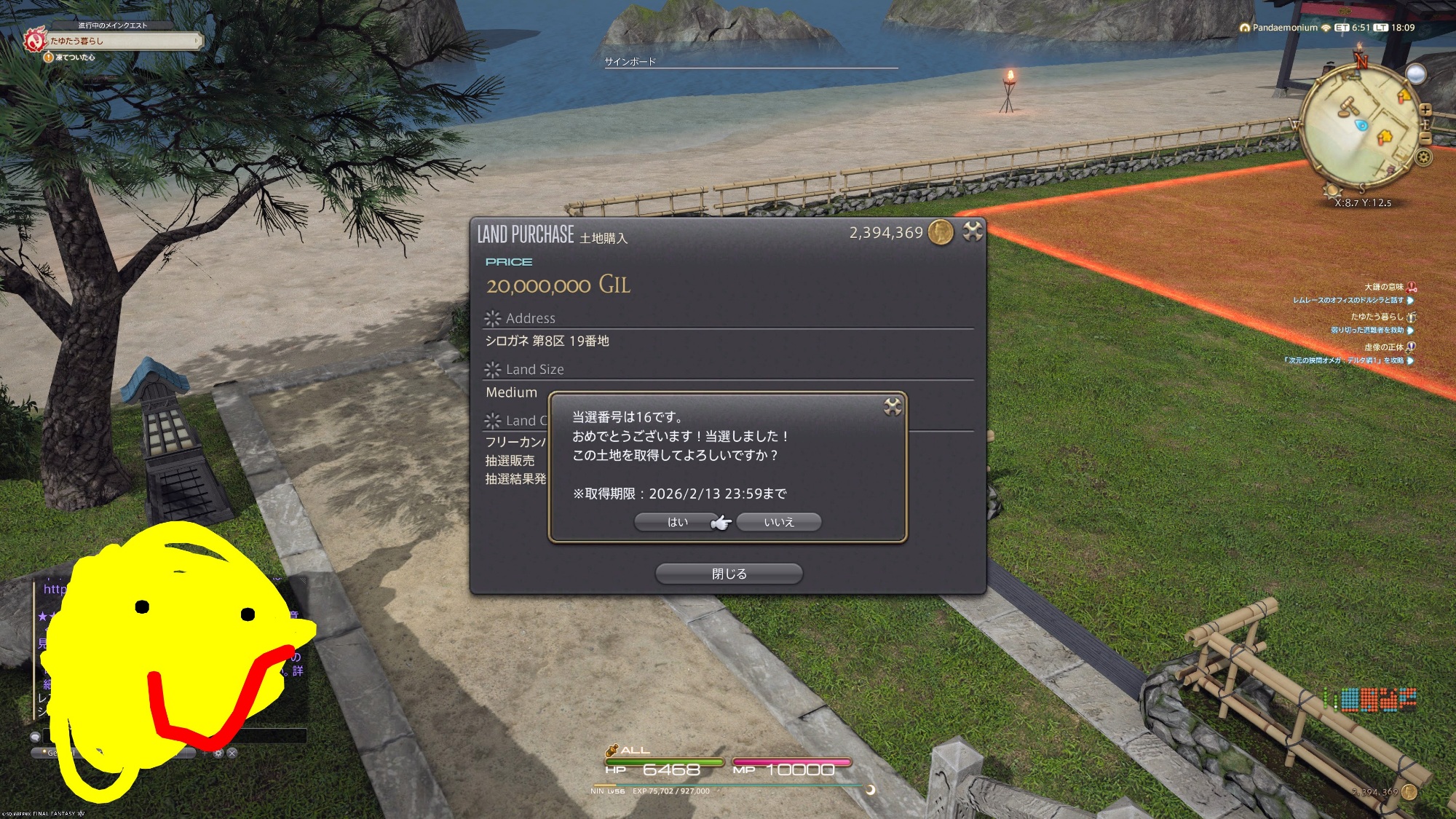This screenshot has width=1456, height=819.
Task: Select the 大鎌の意味 quest in duty list
Action: tap(1383, 287)
